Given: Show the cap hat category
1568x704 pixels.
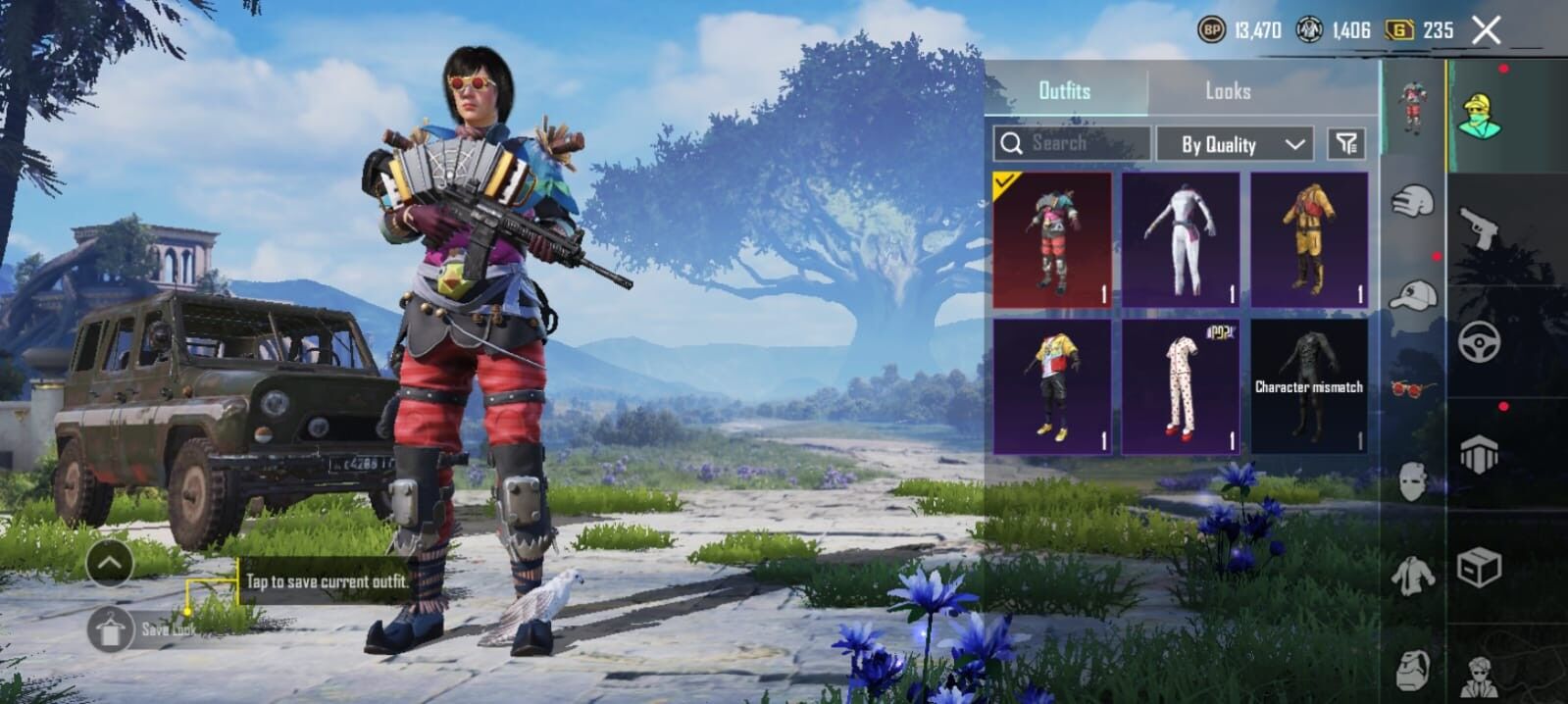Looking at the screenshot, I should coord(1412,294).
